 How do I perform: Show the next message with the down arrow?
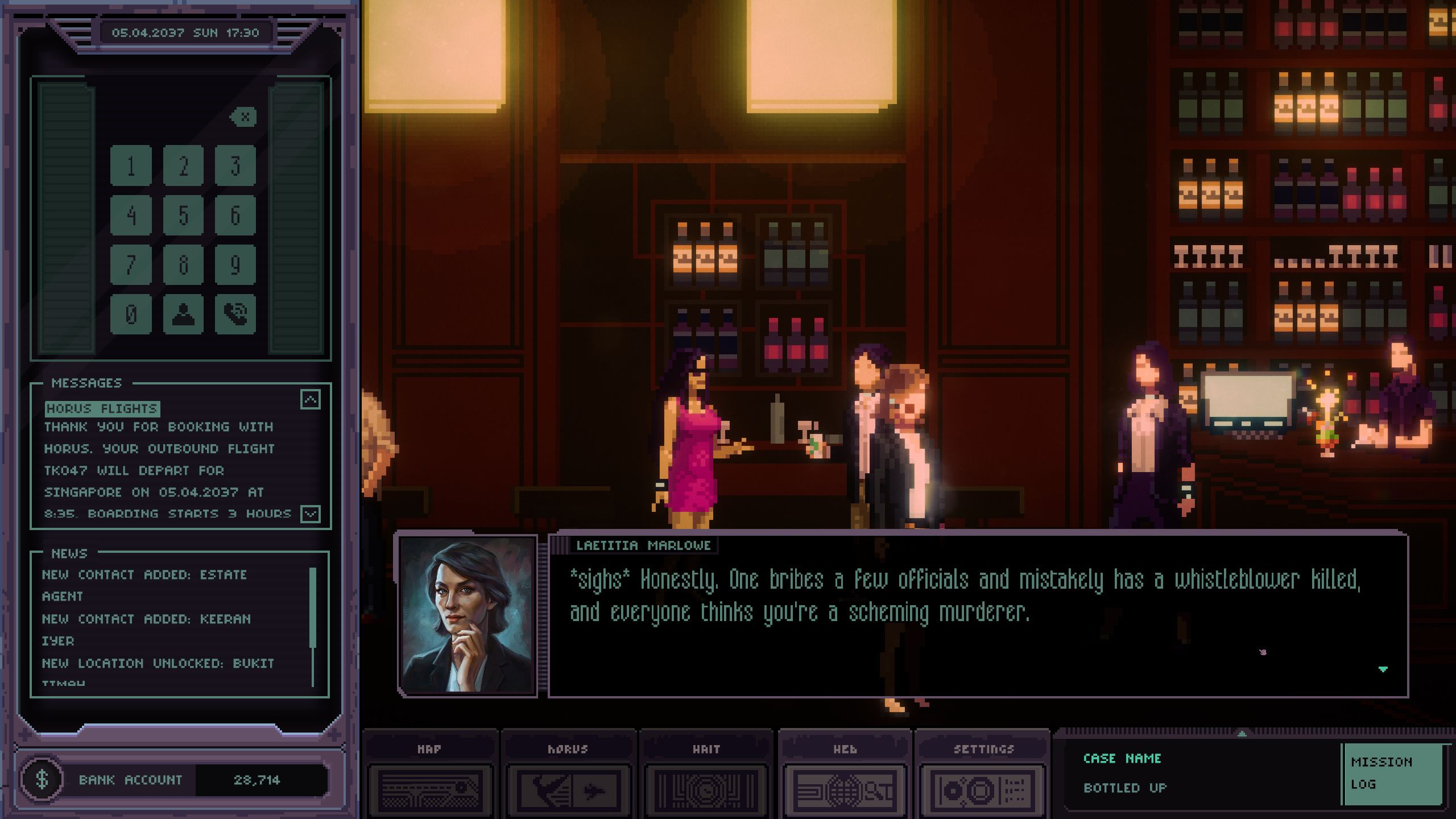pos(310,514)
